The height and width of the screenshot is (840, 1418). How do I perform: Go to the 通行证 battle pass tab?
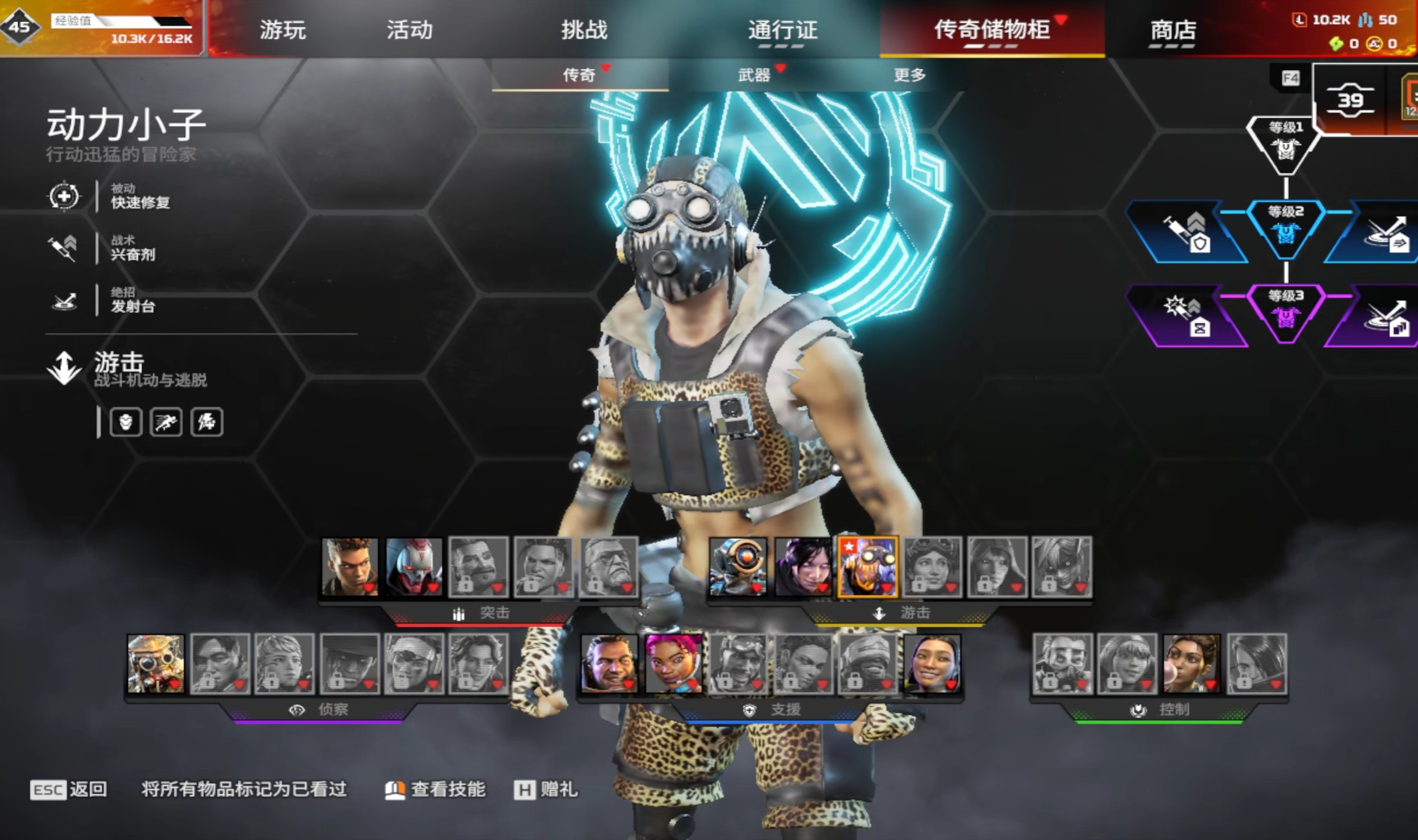[x=782, y=30]
